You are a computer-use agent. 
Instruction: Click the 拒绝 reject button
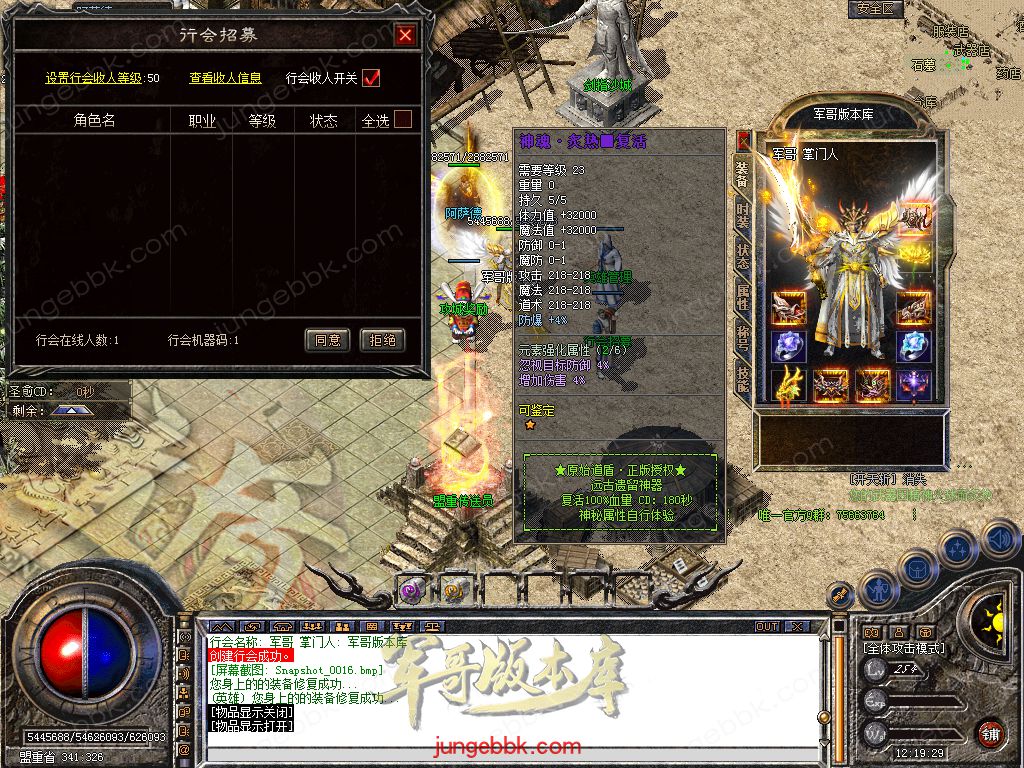click(x=383, y=340)
